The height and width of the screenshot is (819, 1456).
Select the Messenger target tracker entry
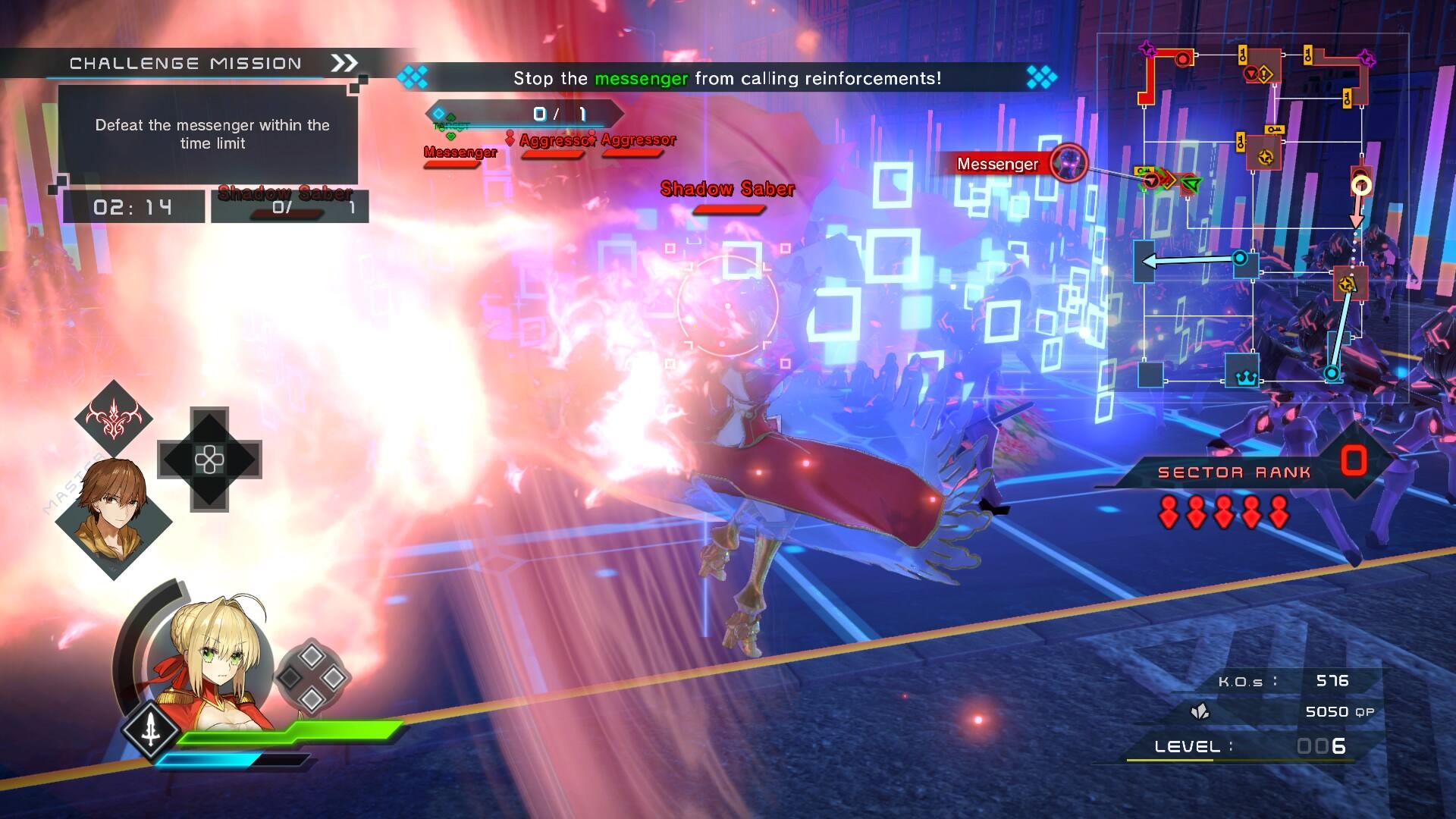coord(460,152)
